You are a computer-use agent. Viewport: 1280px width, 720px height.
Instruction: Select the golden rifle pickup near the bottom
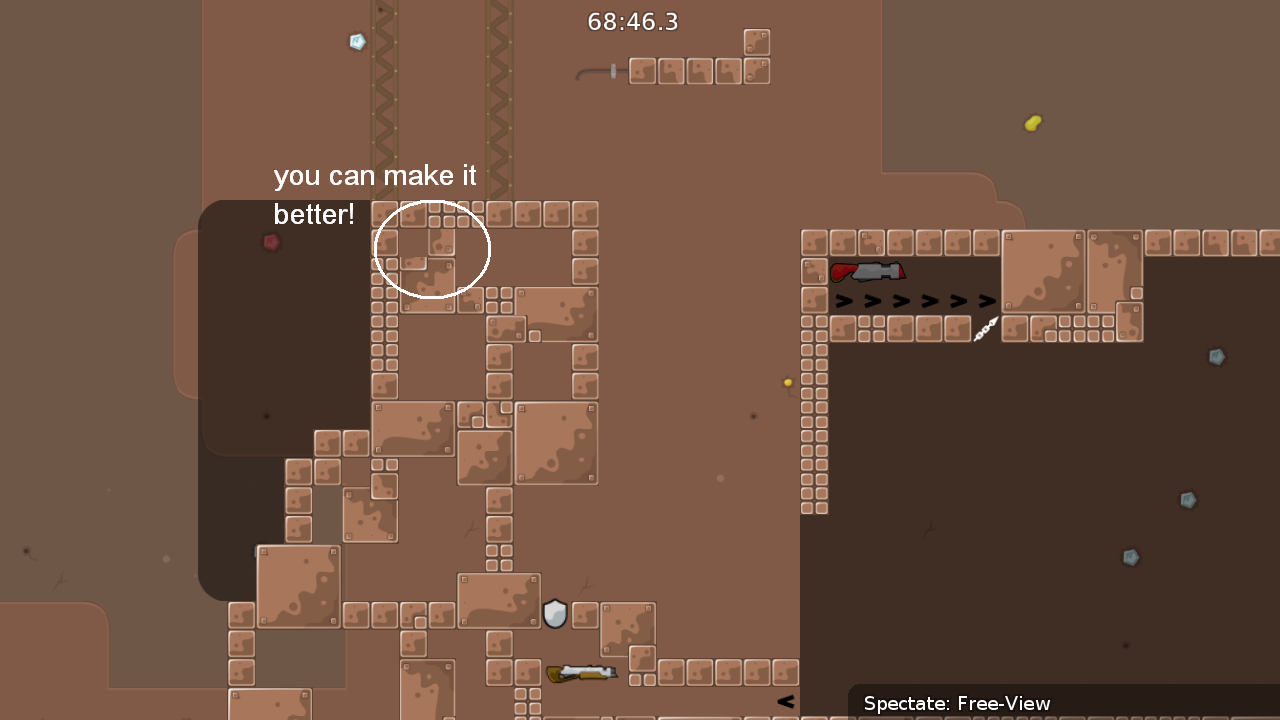582,672
